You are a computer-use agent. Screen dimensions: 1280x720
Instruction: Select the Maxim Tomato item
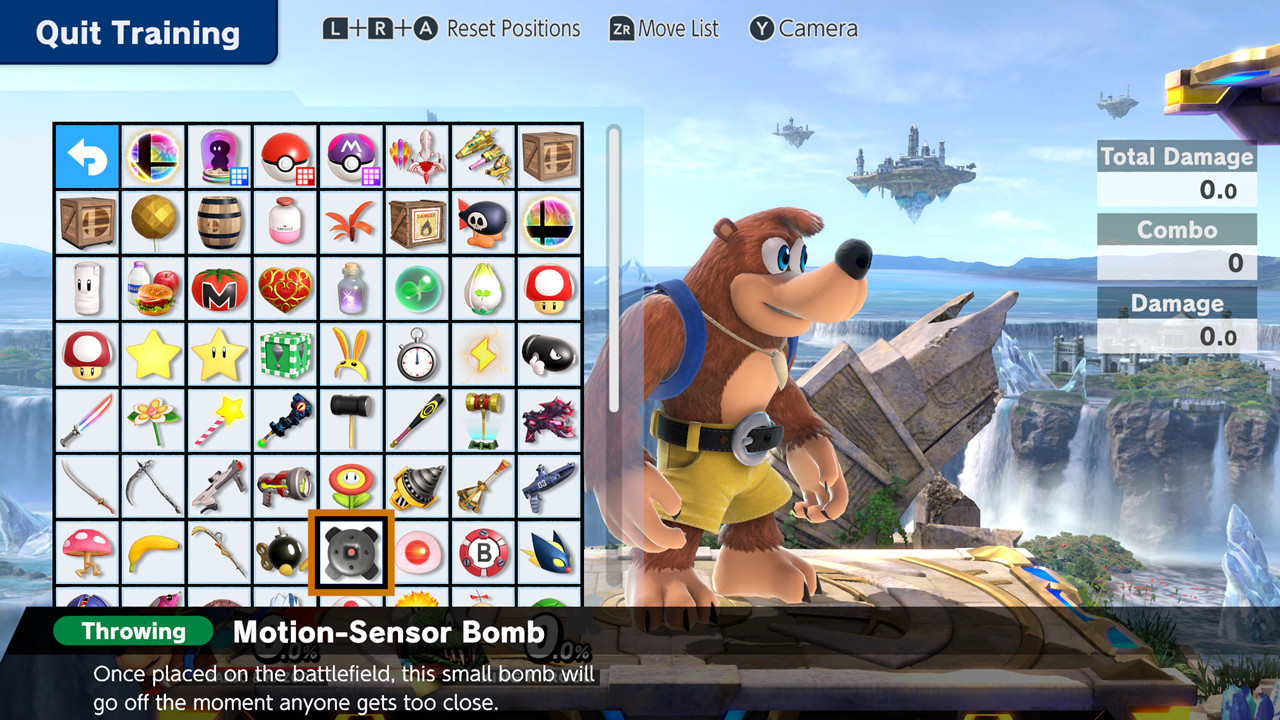[x=219, y=289]
